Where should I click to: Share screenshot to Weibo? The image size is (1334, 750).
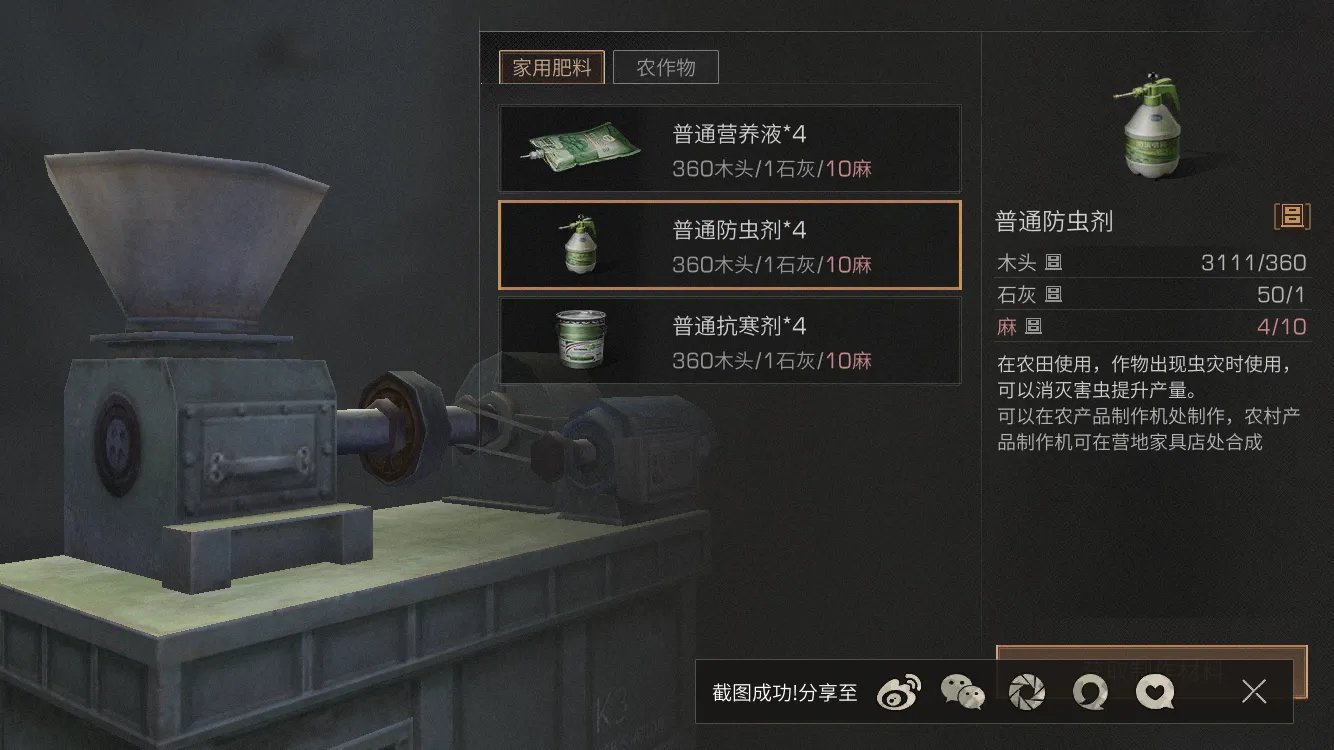tap(897, 691)
